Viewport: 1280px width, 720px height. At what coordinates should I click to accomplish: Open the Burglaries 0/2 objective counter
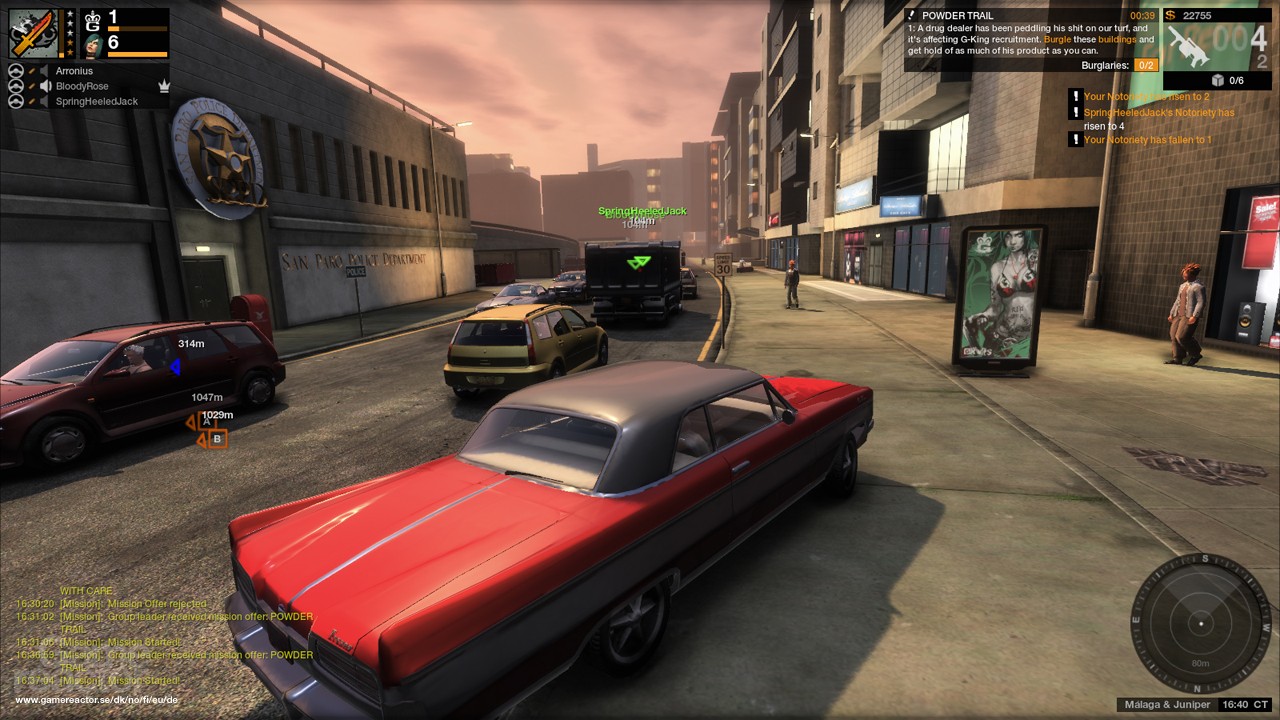(x=1146, y=65)
